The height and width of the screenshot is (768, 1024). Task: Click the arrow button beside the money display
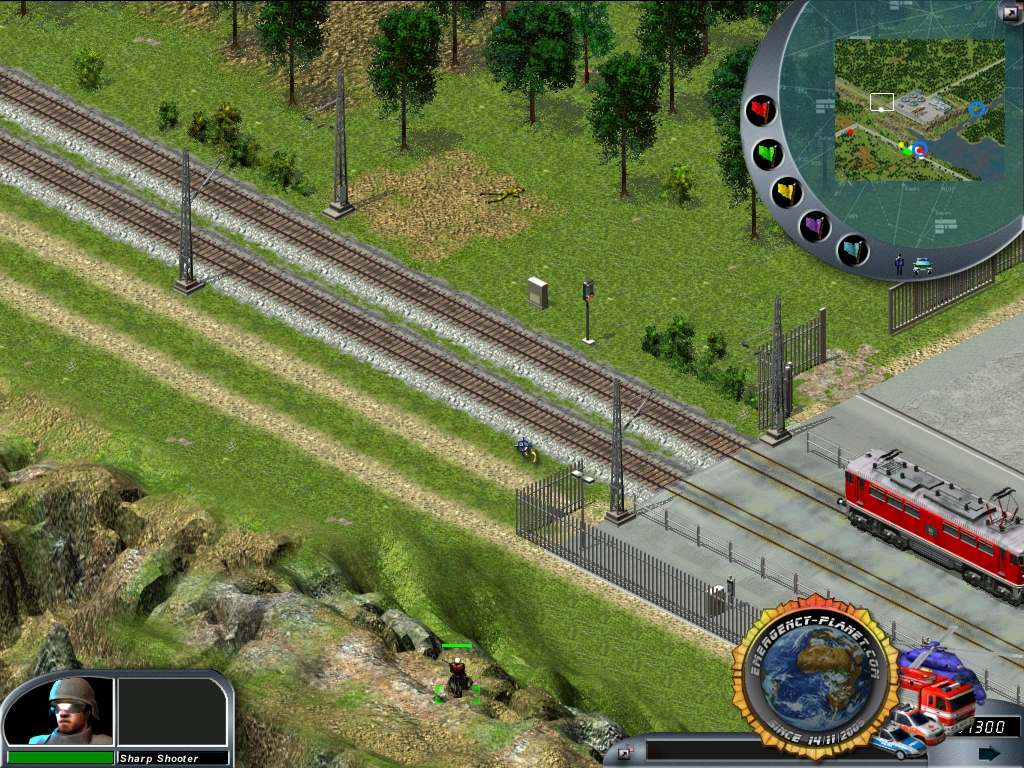coord(988,753)
